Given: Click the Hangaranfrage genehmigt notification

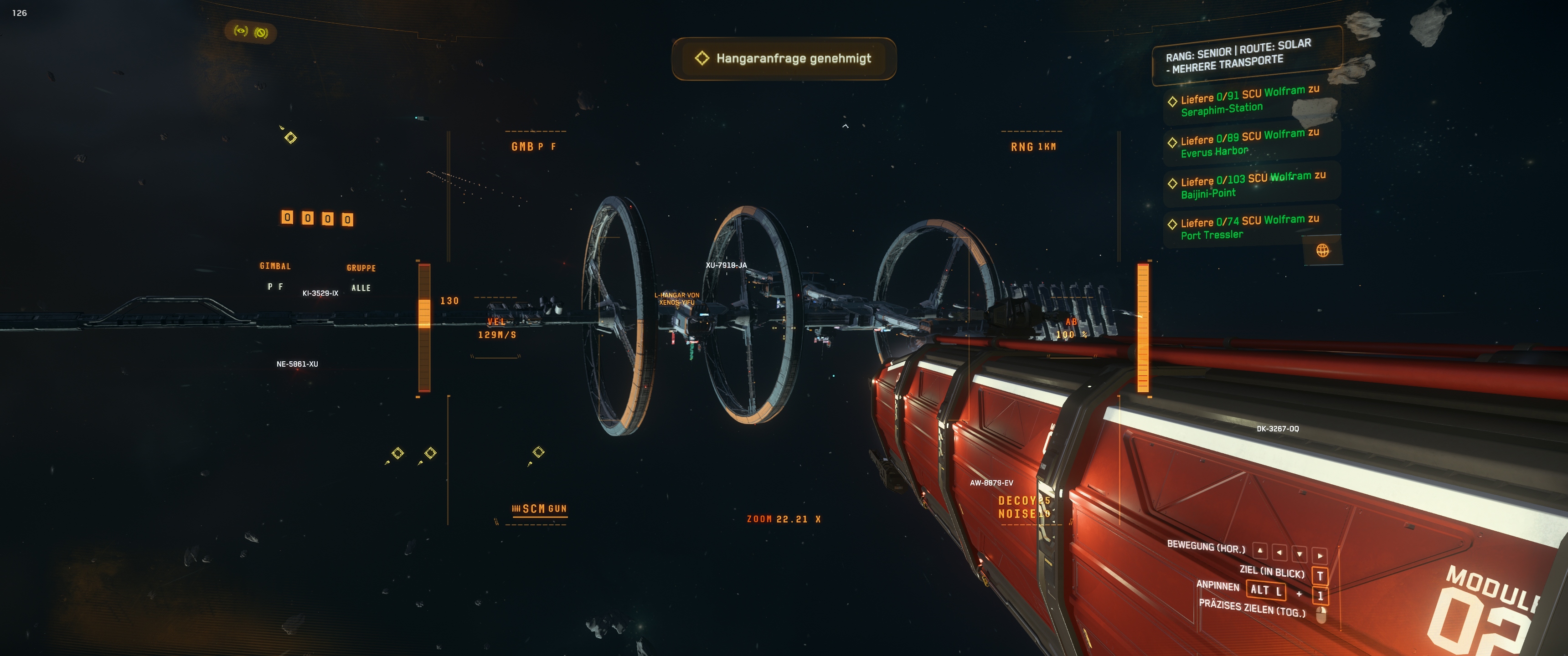Looking at the screenshot, I should click(784, 58).
